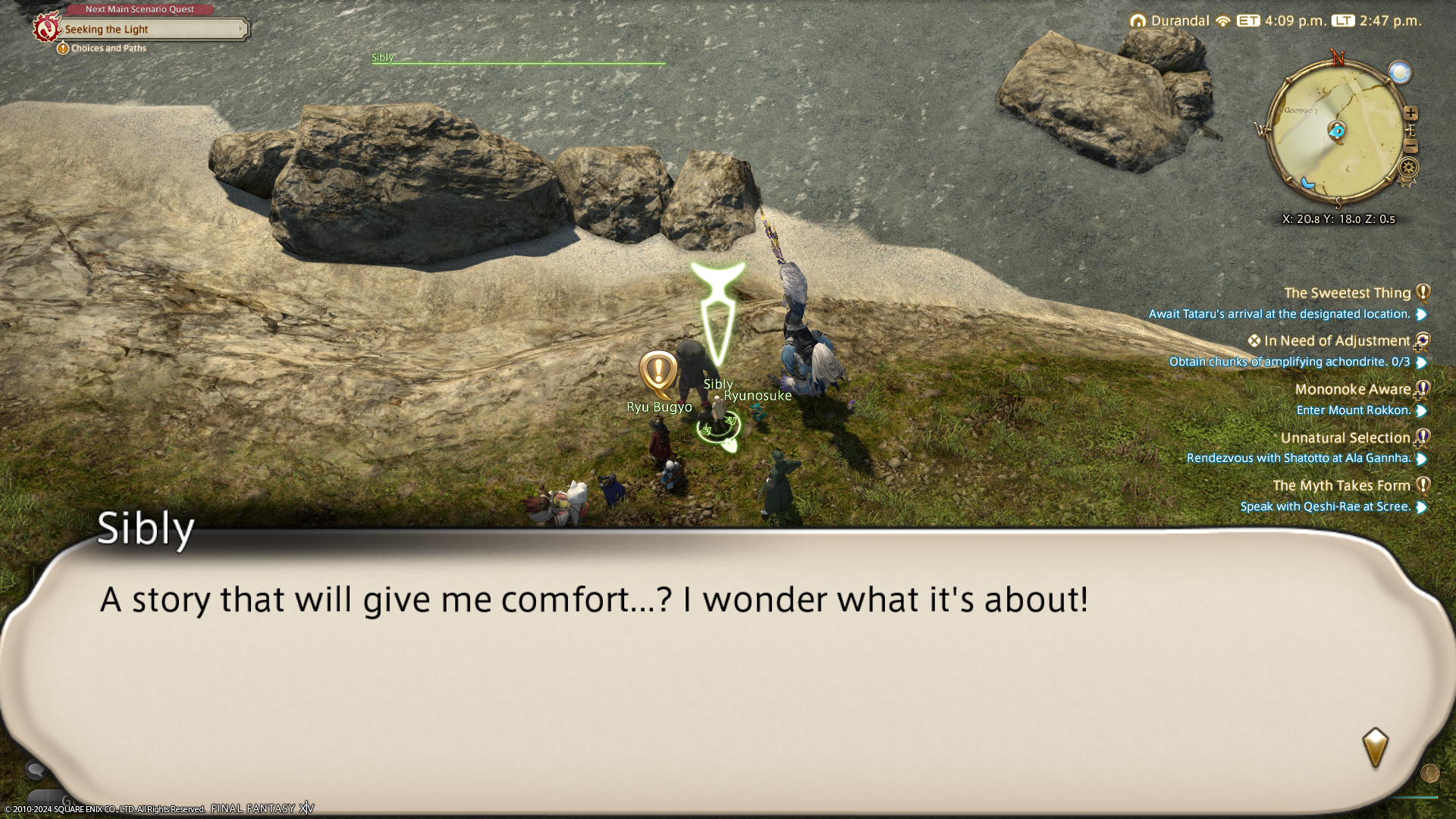This screenshot has height=819, width=1456.
Task: Select The Sweetest Thing quest in tracker
Action: [1347, 293]
